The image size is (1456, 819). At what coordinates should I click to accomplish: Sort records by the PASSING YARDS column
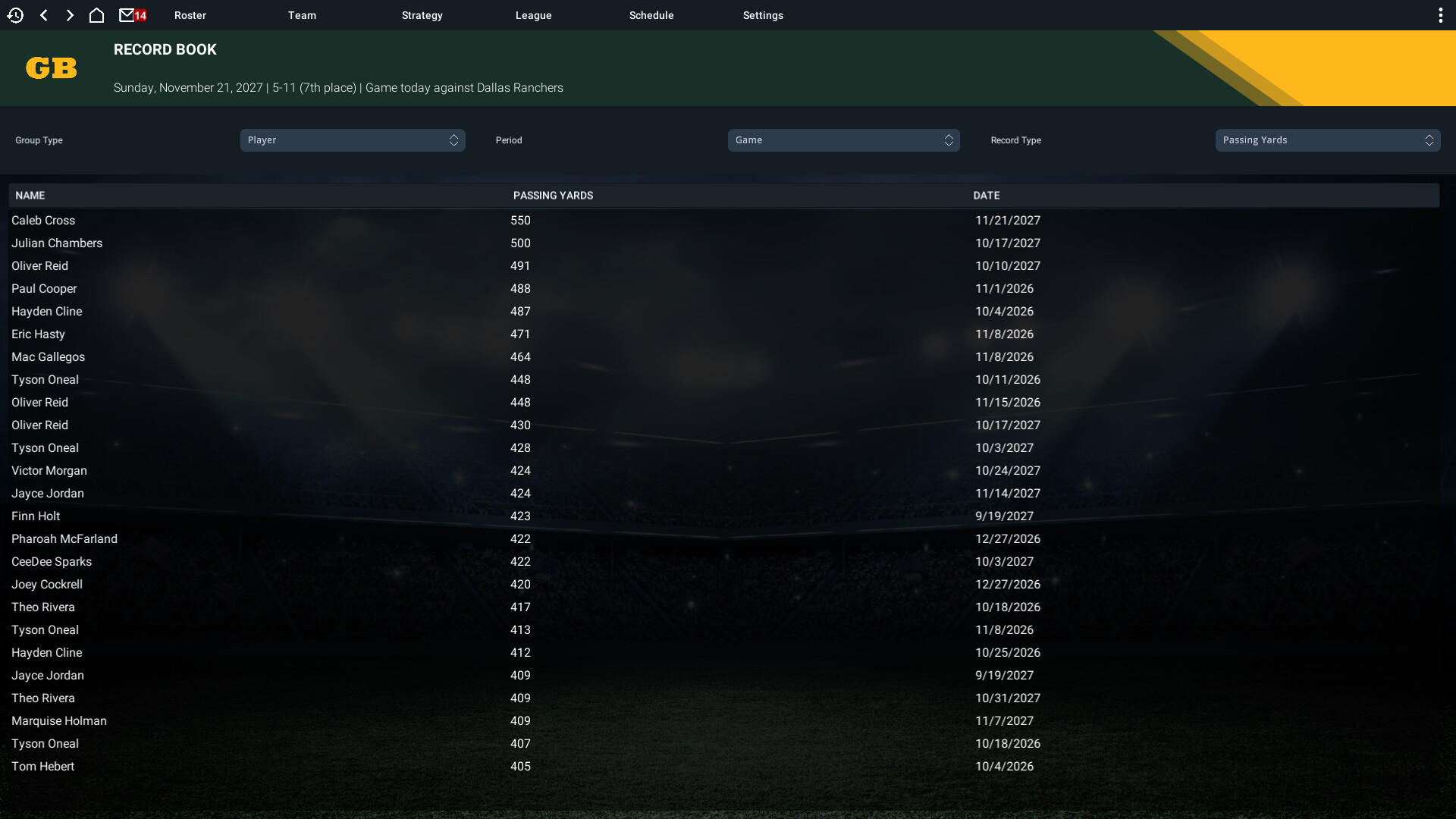pyautogui.click(x=553, y=195)
